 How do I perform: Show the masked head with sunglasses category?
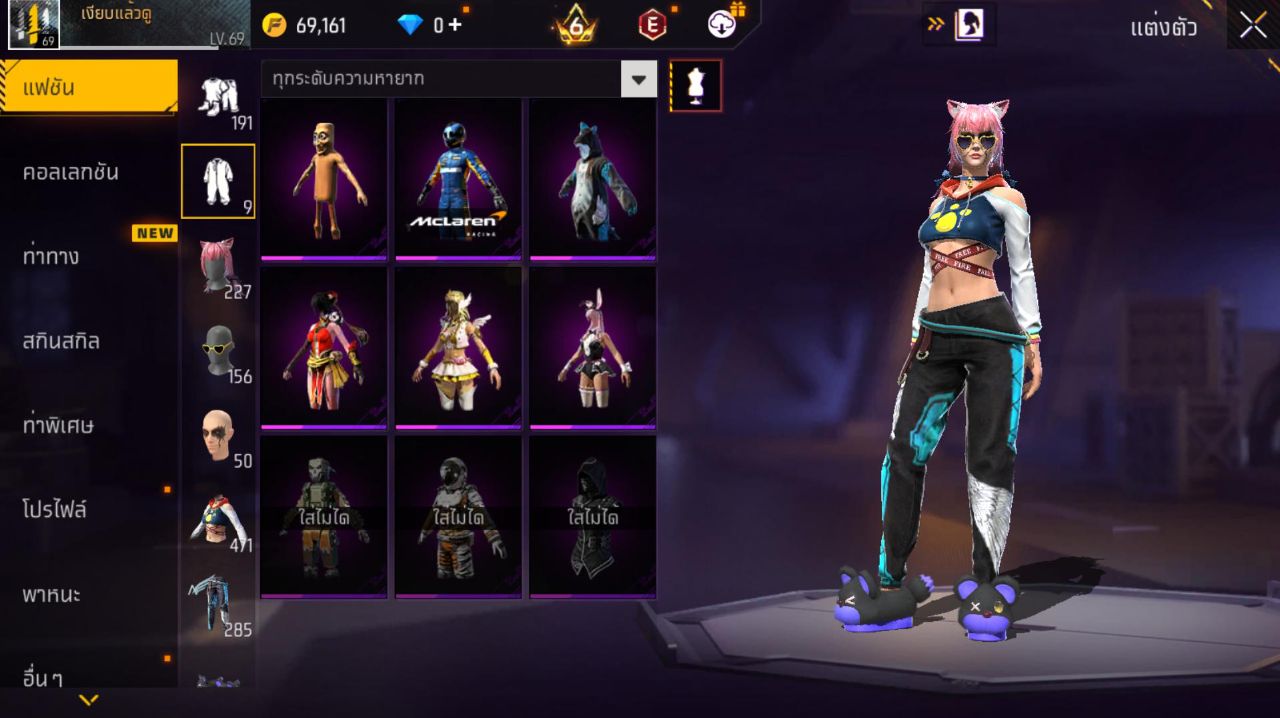(x=217, y=350)
